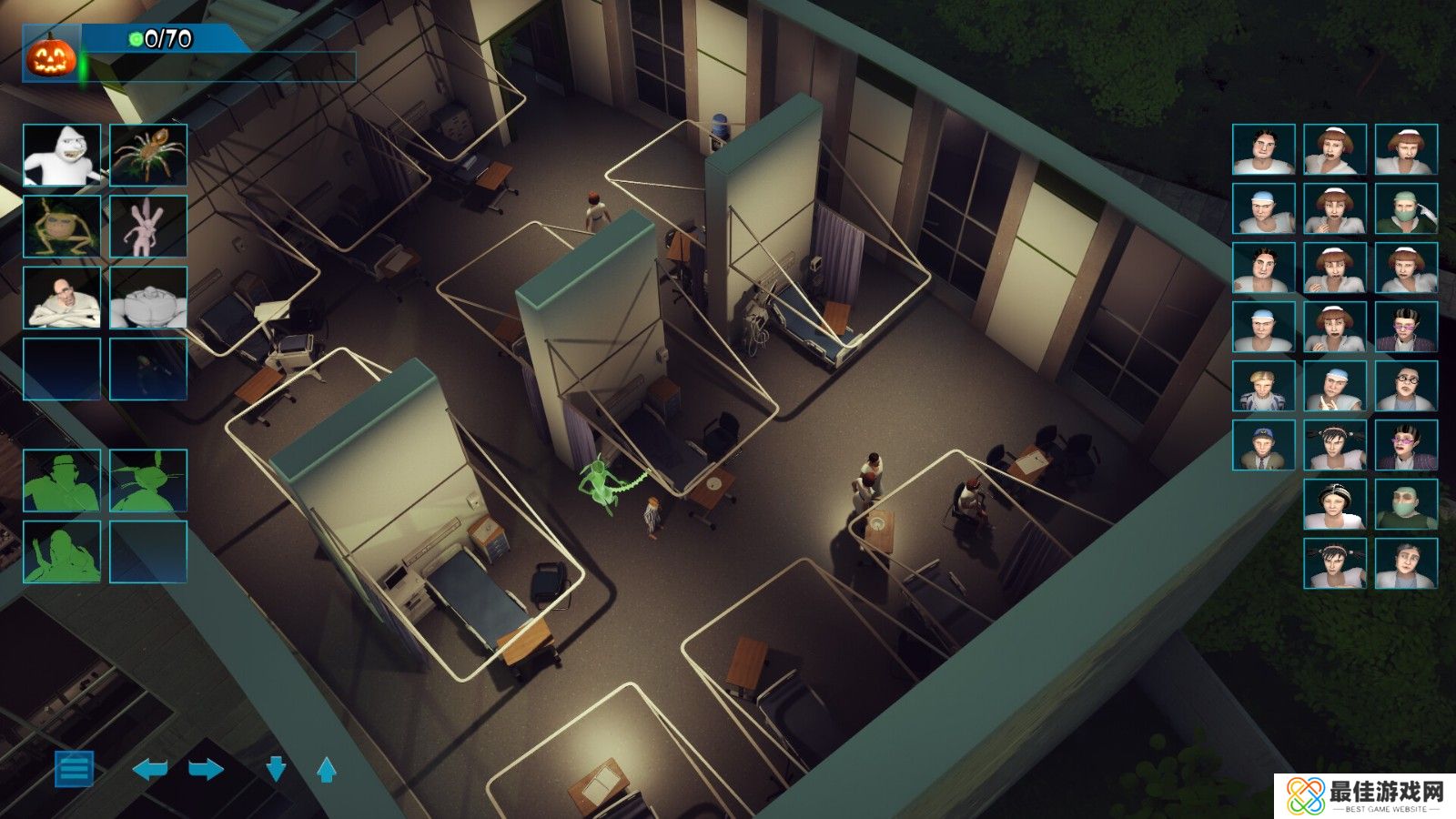This screenshot has width=1456, height=819.
Task: Activate the green hat-man silhouette ability
Action: coord(61,480)
